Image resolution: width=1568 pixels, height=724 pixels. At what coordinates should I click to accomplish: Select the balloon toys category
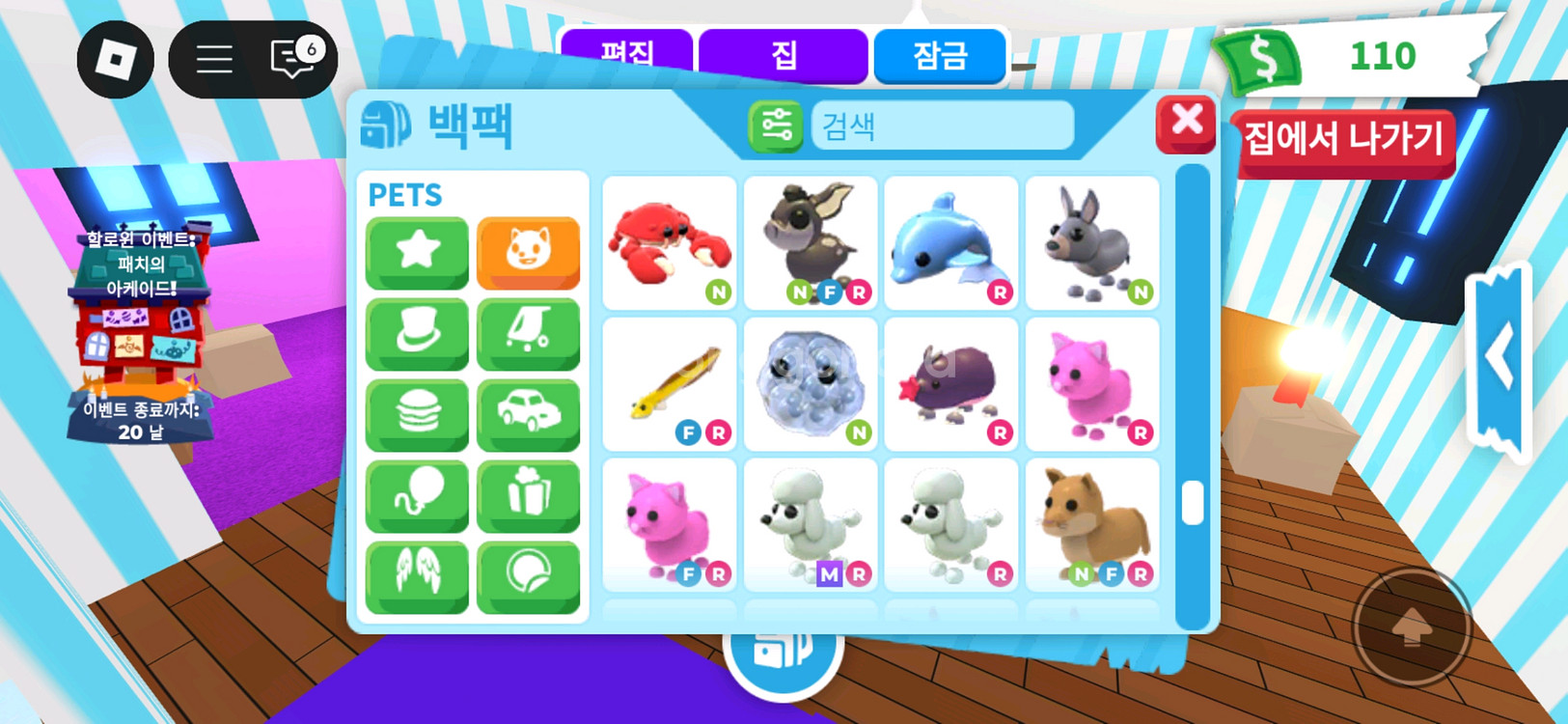click(x=417, y=495)
